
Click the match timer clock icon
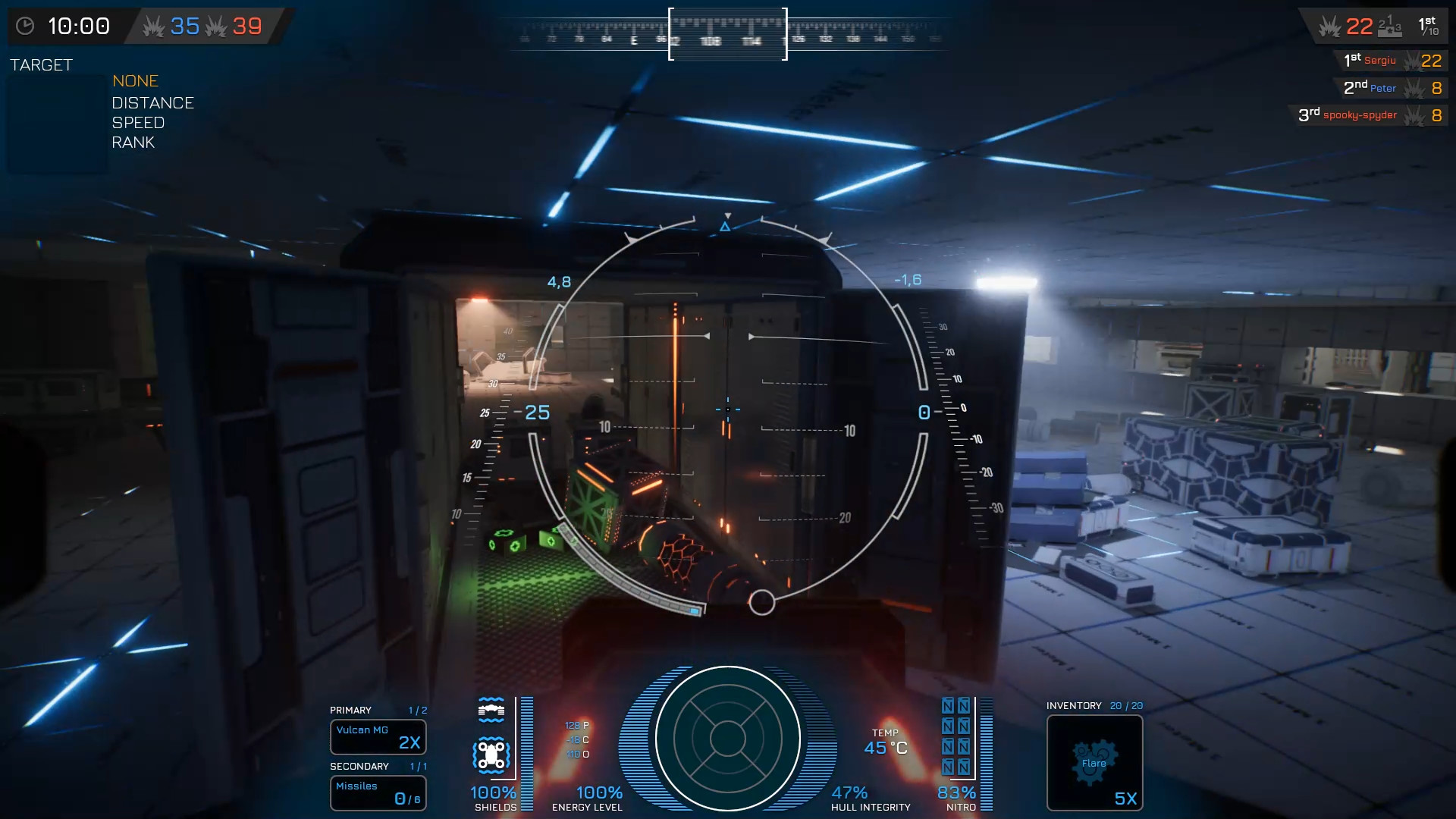coord(26,25)
